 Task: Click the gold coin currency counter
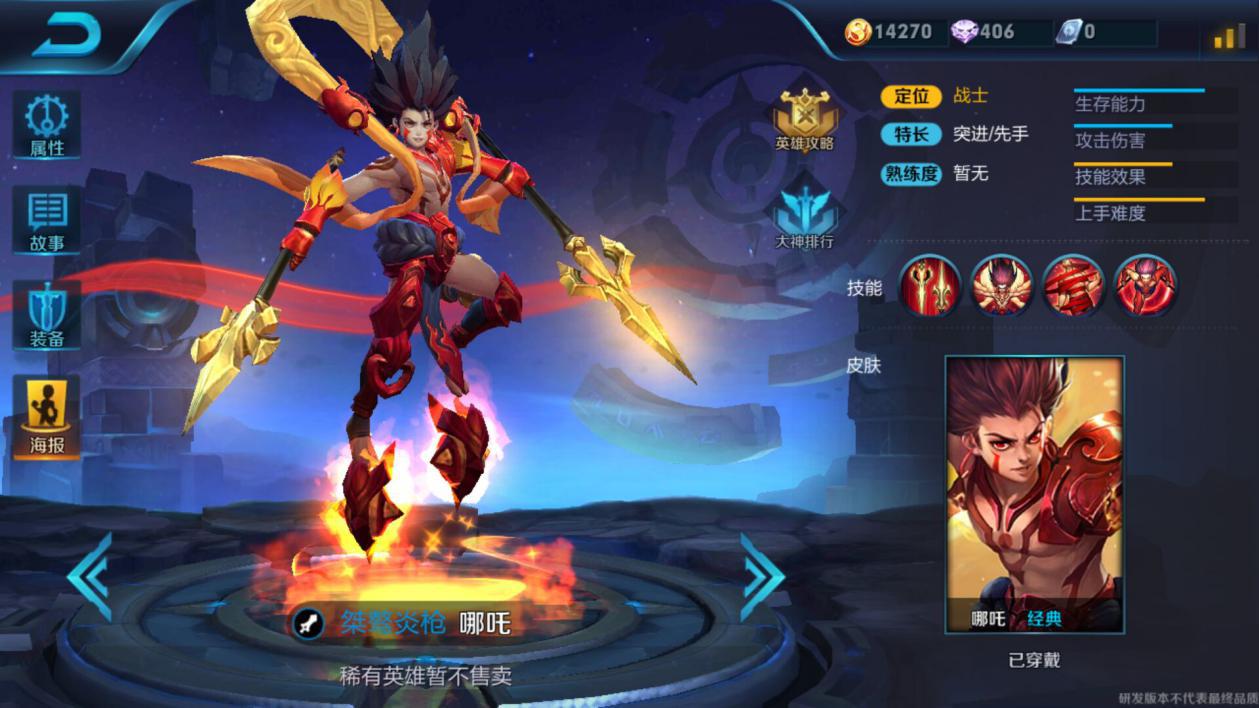[889, 32]
